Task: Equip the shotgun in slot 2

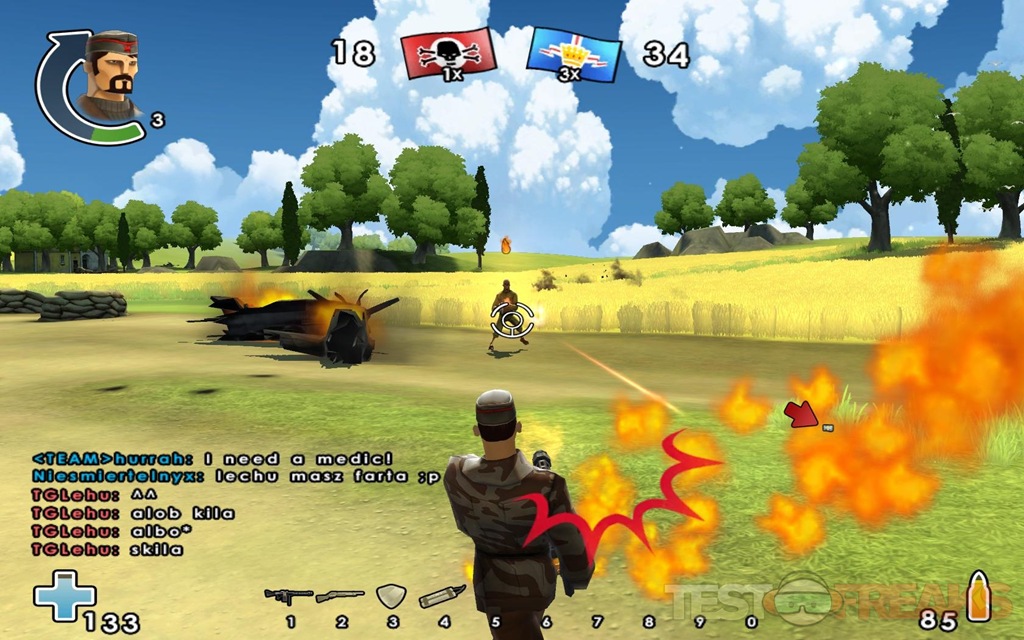Action: [x=340, y=596]
